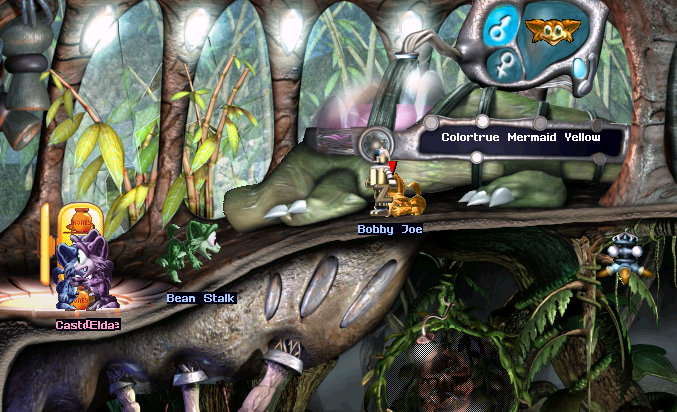Image resolution: width=677 pixels, height=412 pixels.
Task: Click the orange Norn face breed icon
Action: 547,33
